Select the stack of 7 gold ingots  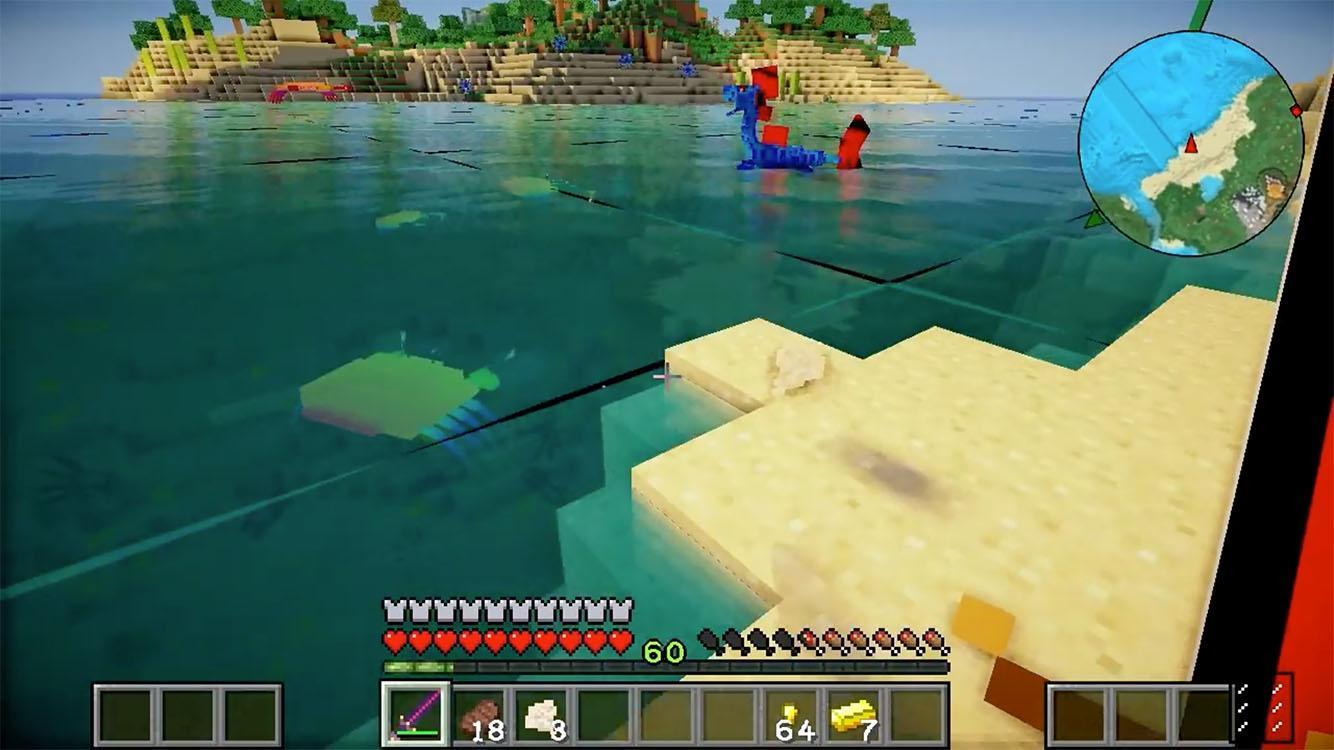pos(852,710)
